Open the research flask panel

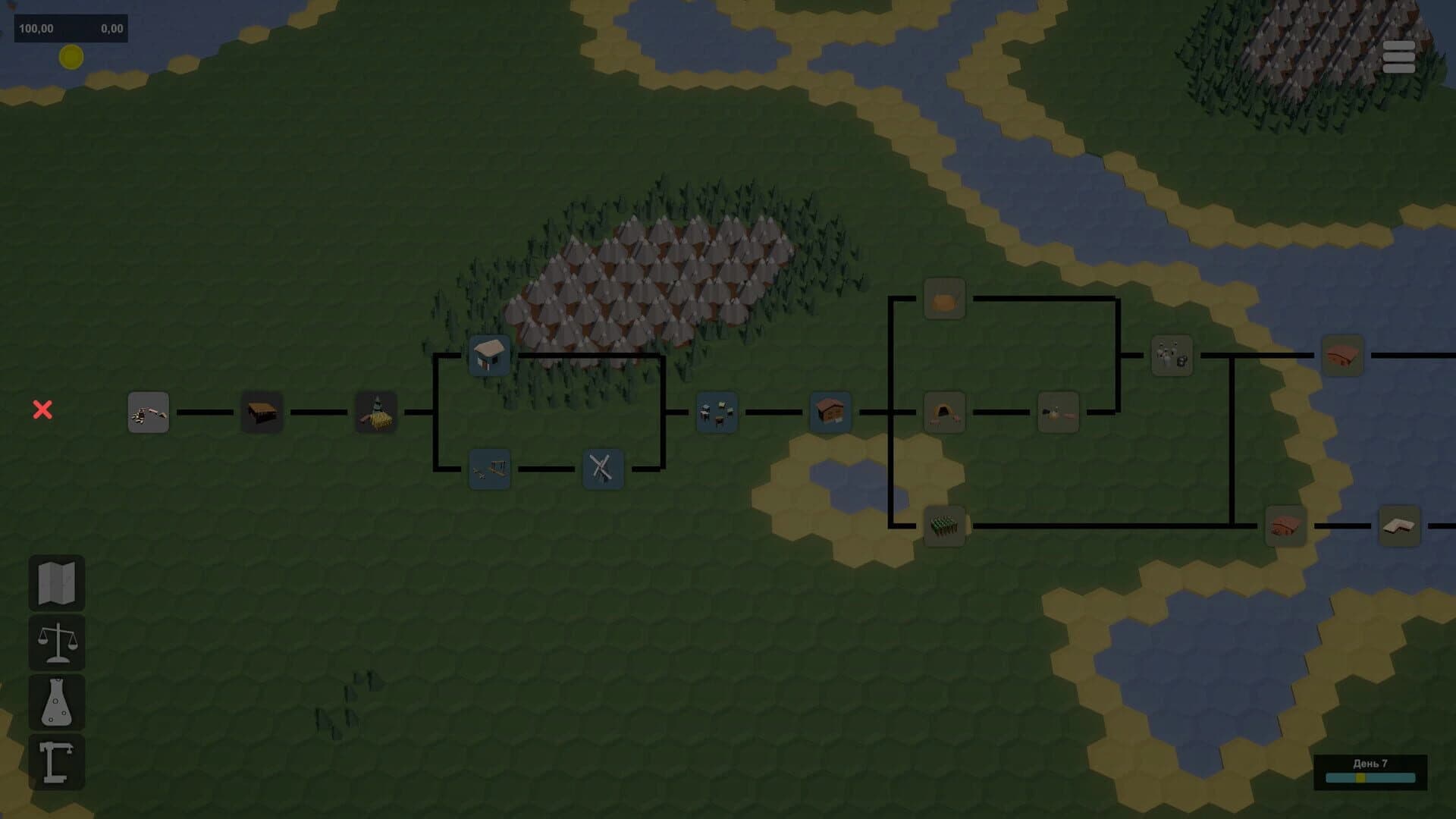57,701
